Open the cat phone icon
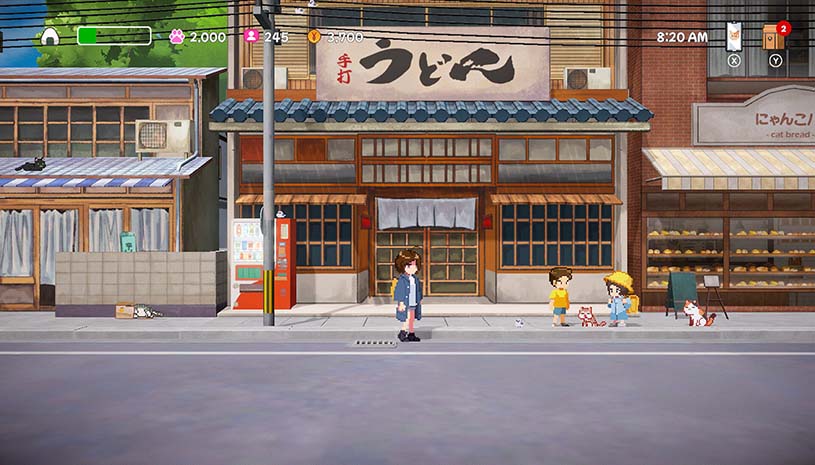The height and width of the screenshot is (465, 815). (x=734, y=36)
